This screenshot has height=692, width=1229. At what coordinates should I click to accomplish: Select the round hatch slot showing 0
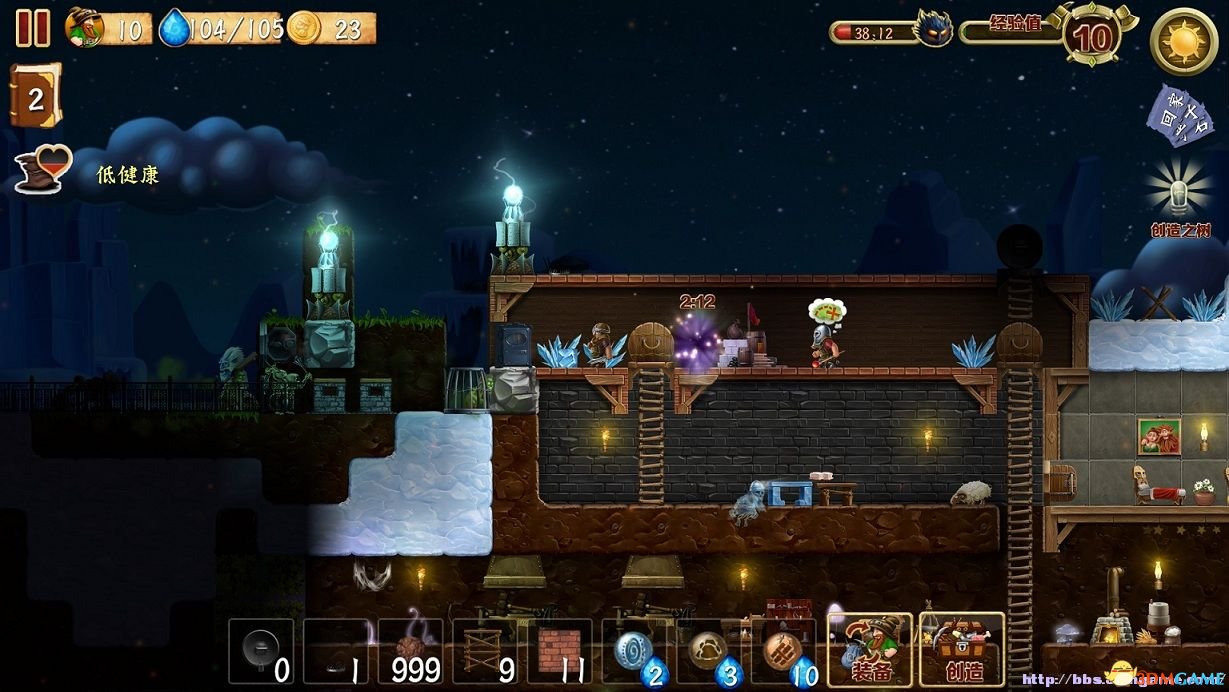[262, 651]
